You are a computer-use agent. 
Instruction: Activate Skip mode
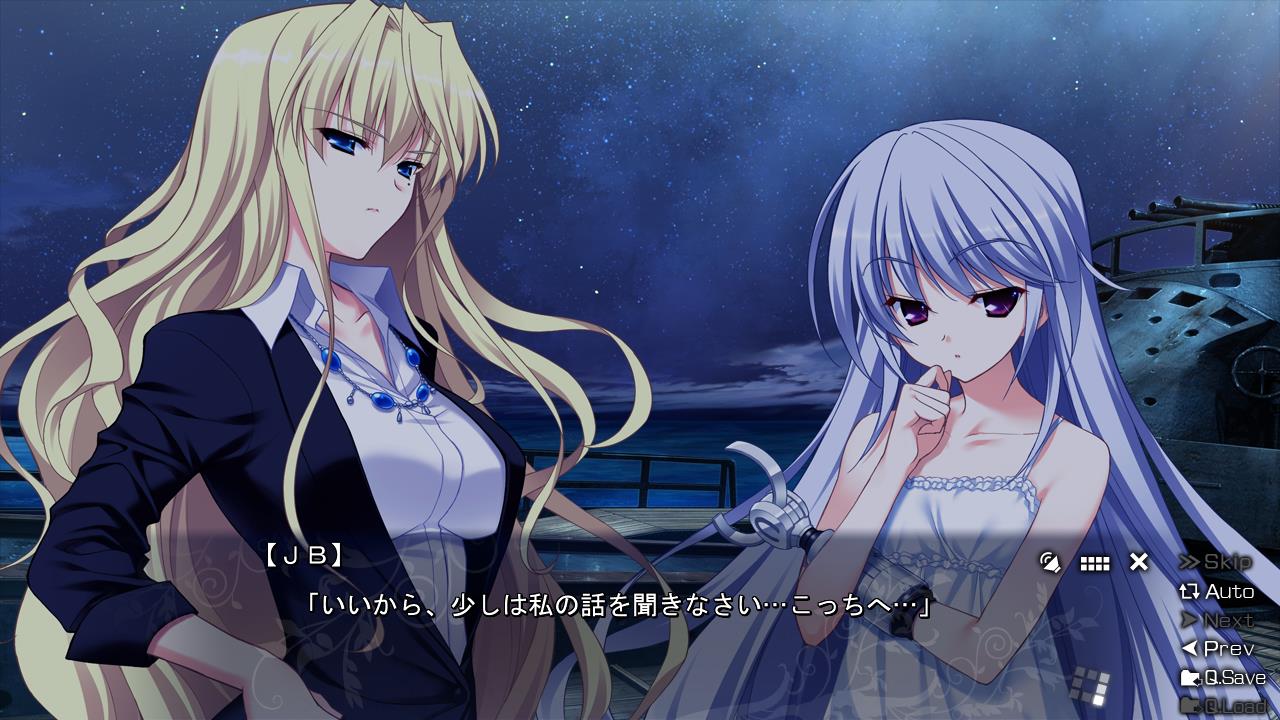click(x=1216, y=562)
